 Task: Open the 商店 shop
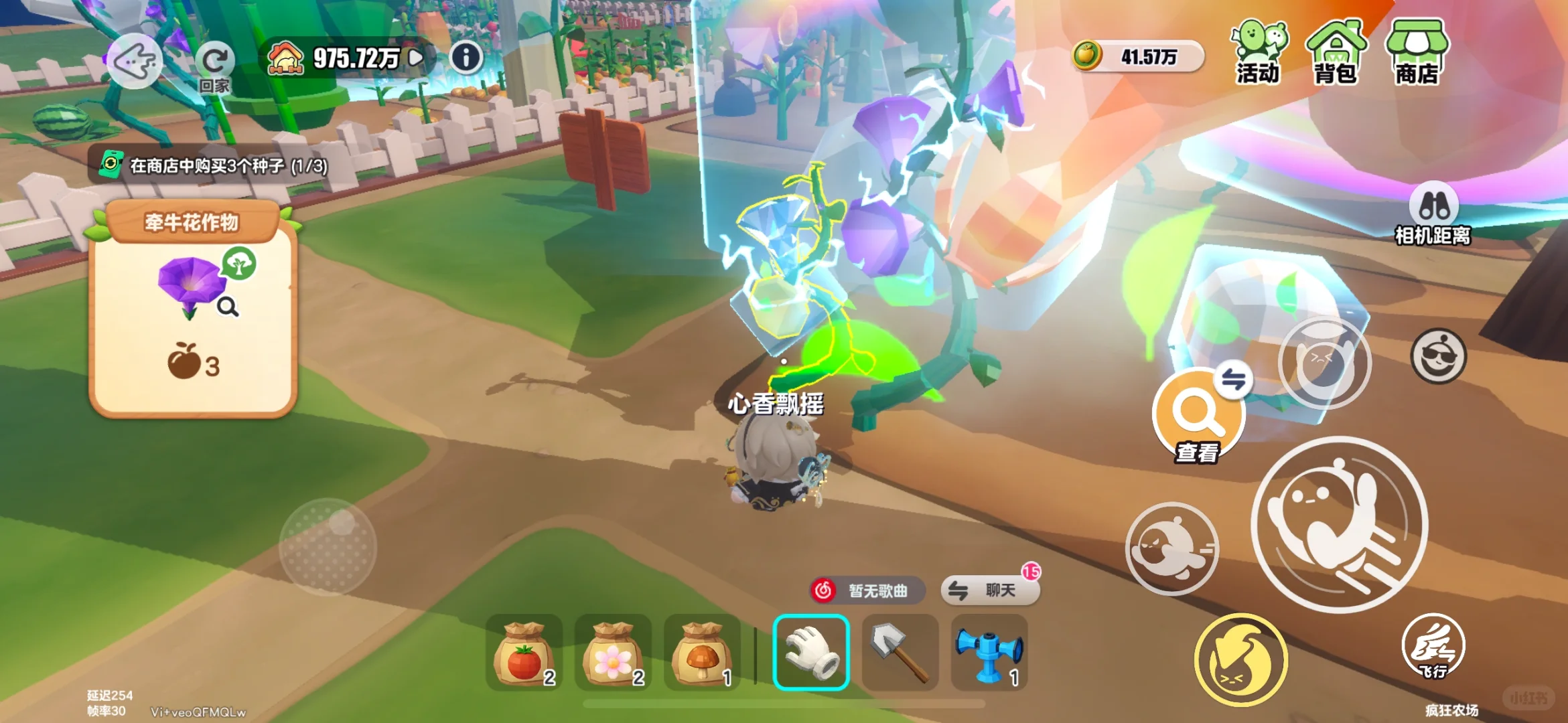(1417, 53)
